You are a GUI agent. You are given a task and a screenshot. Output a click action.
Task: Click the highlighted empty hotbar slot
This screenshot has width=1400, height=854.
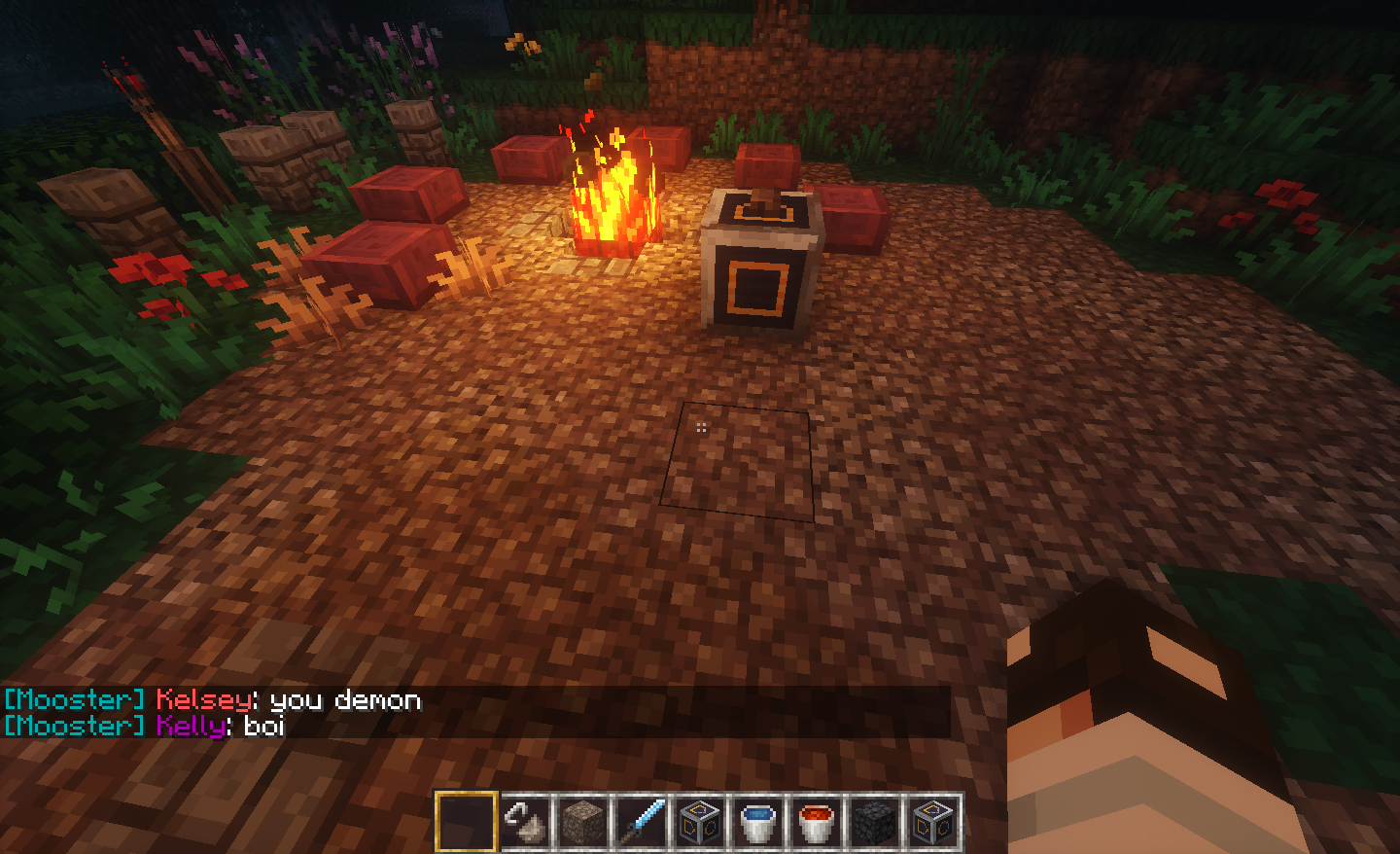pos(467,822)
